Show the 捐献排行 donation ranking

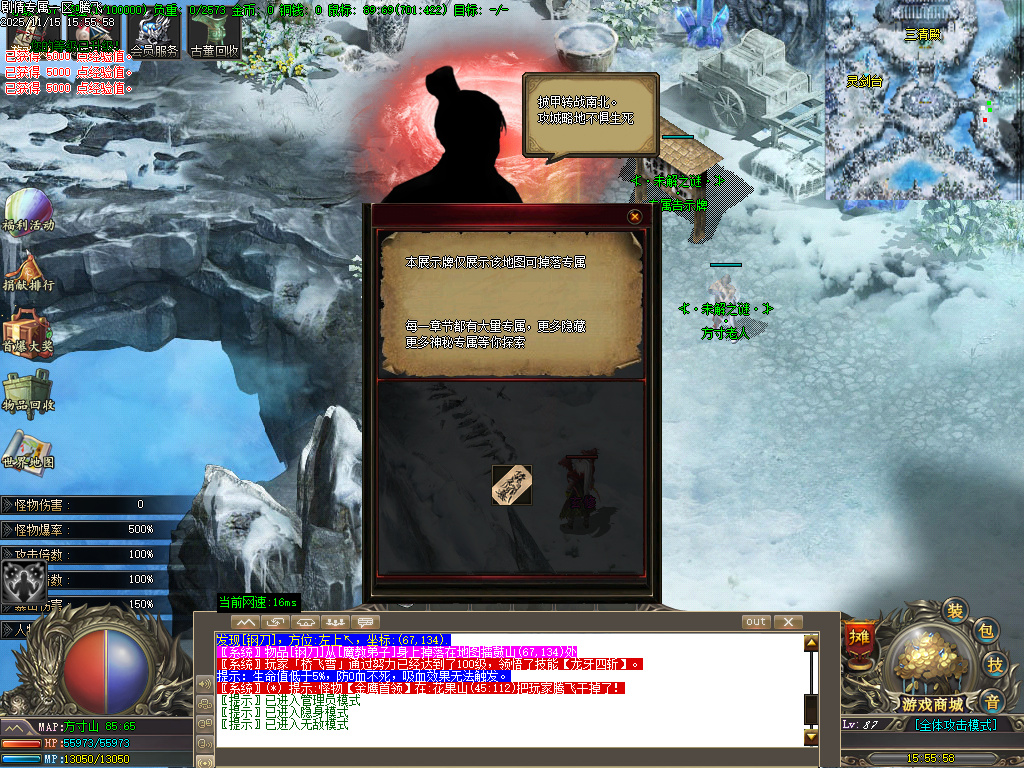pyautogui.click(x=27, y=270)
